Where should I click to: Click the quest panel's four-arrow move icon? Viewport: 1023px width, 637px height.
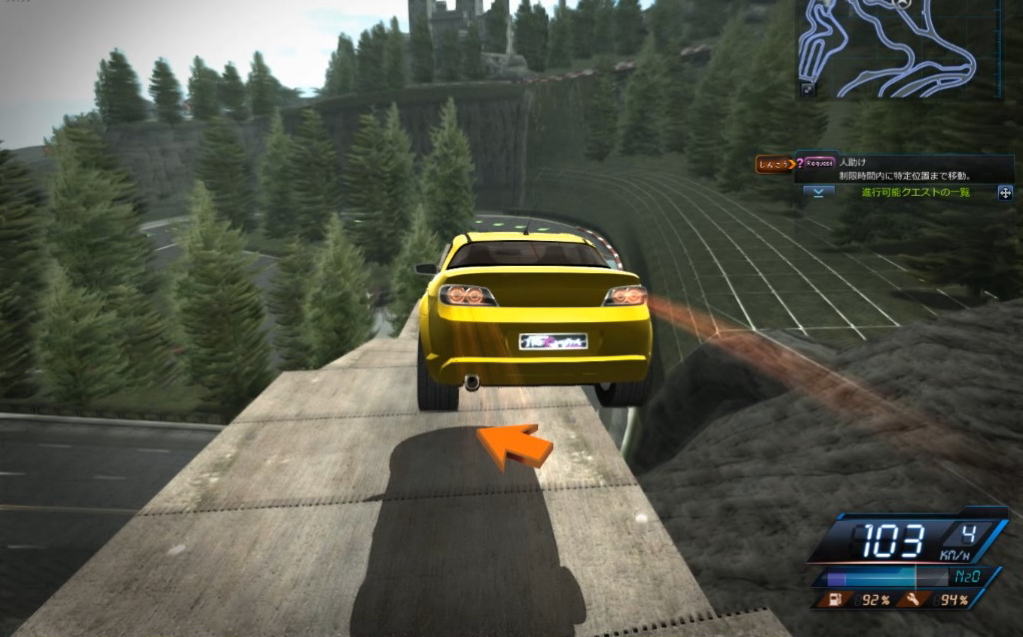(x=1004, y=192)
